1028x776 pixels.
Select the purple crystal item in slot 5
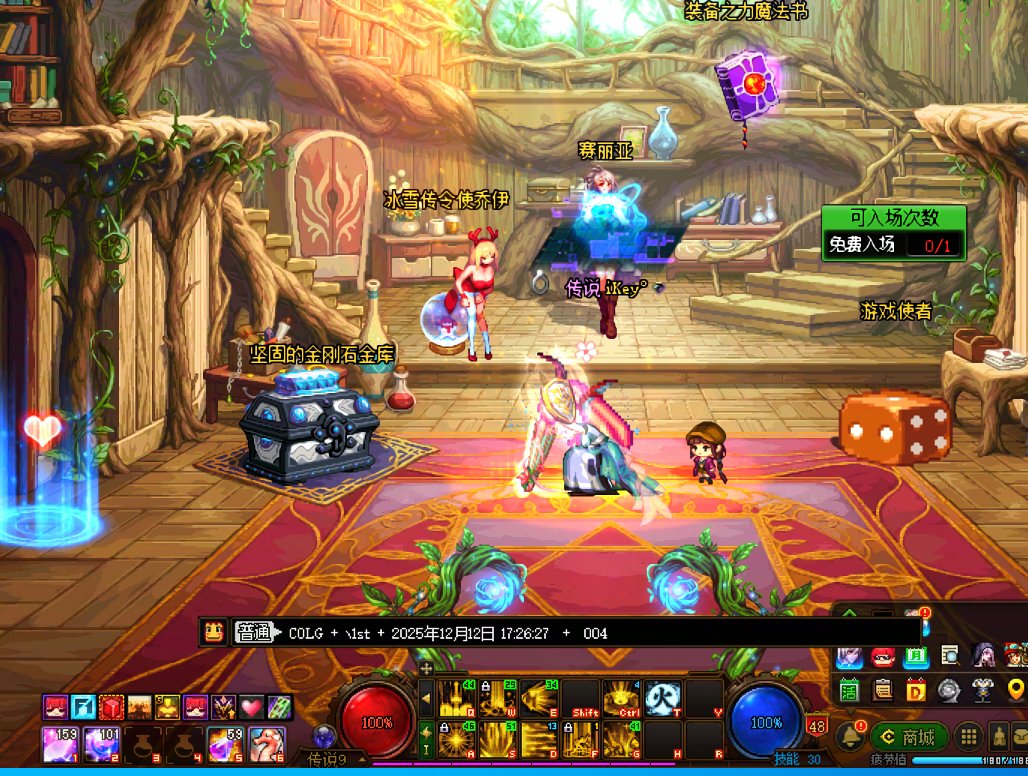pos(224,745)
